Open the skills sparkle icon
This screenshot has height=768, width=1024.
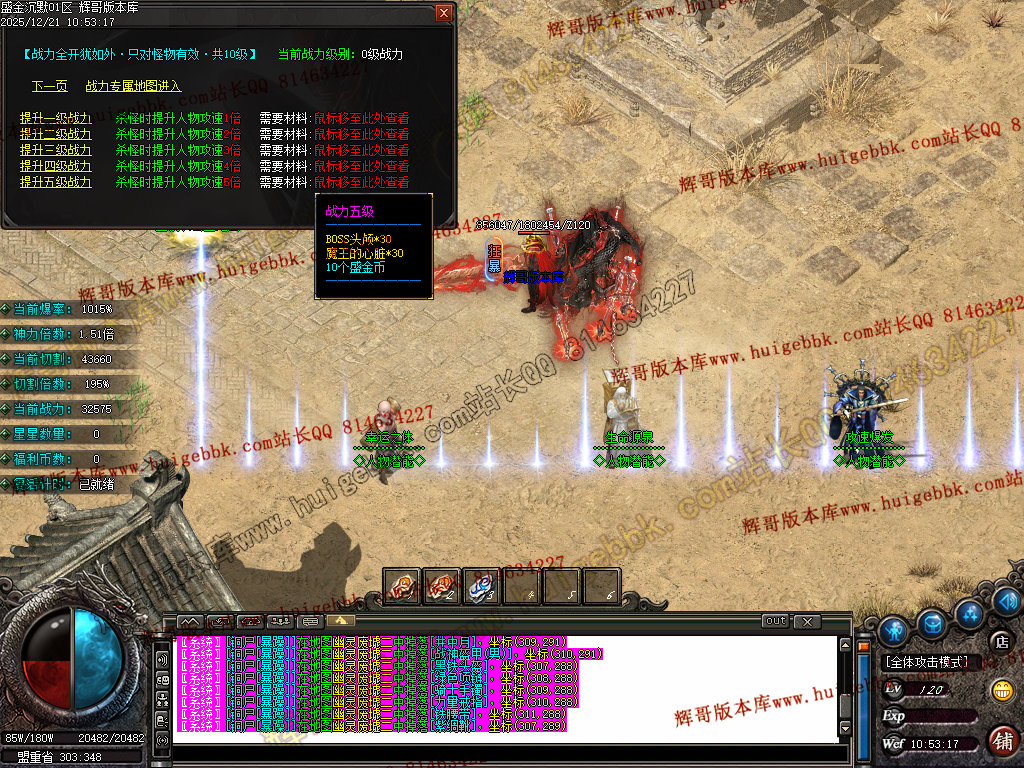point(969,611)
